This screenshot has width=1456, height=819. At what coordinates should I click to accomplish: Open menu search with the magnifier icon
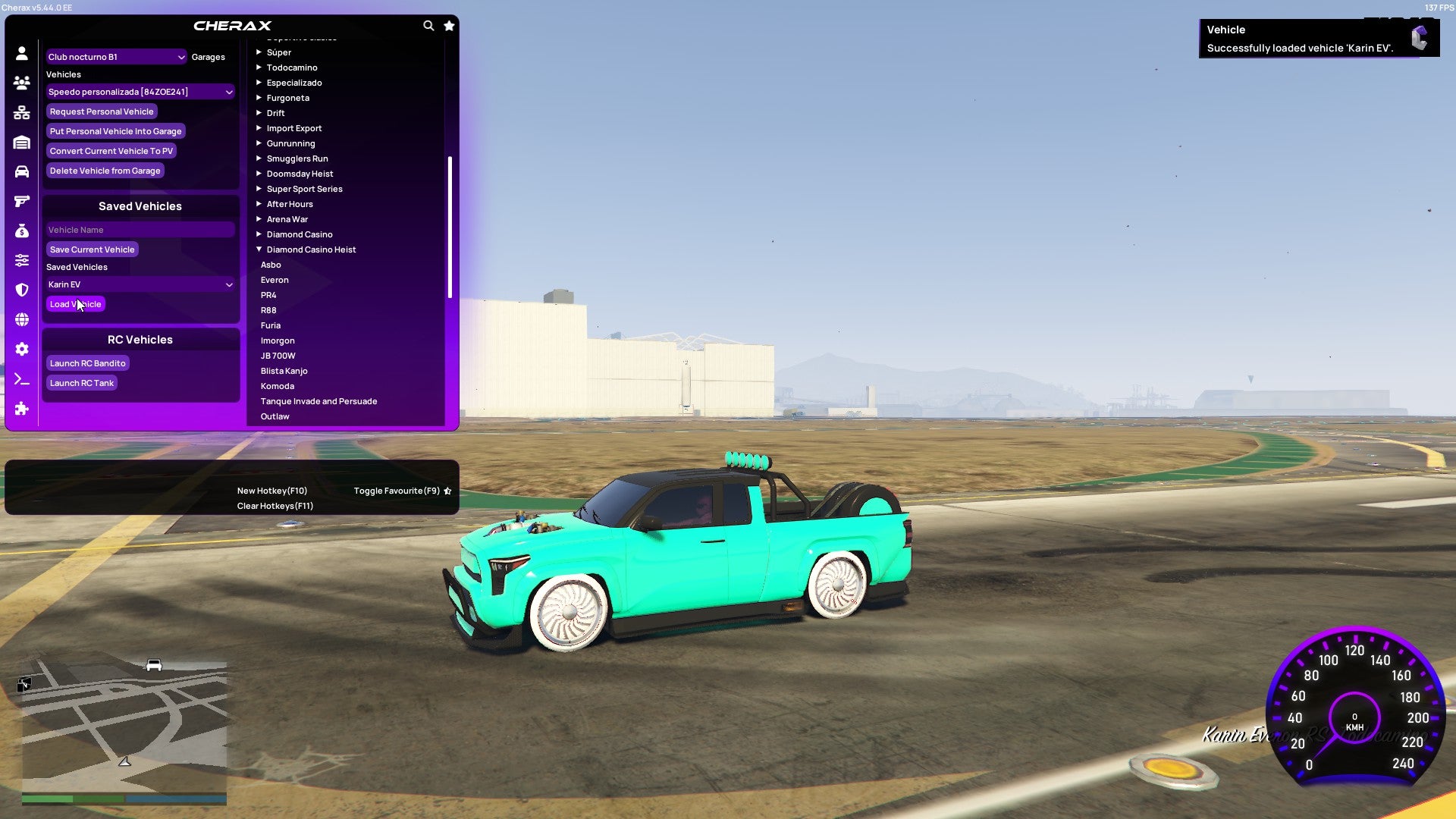click(428, 25)
